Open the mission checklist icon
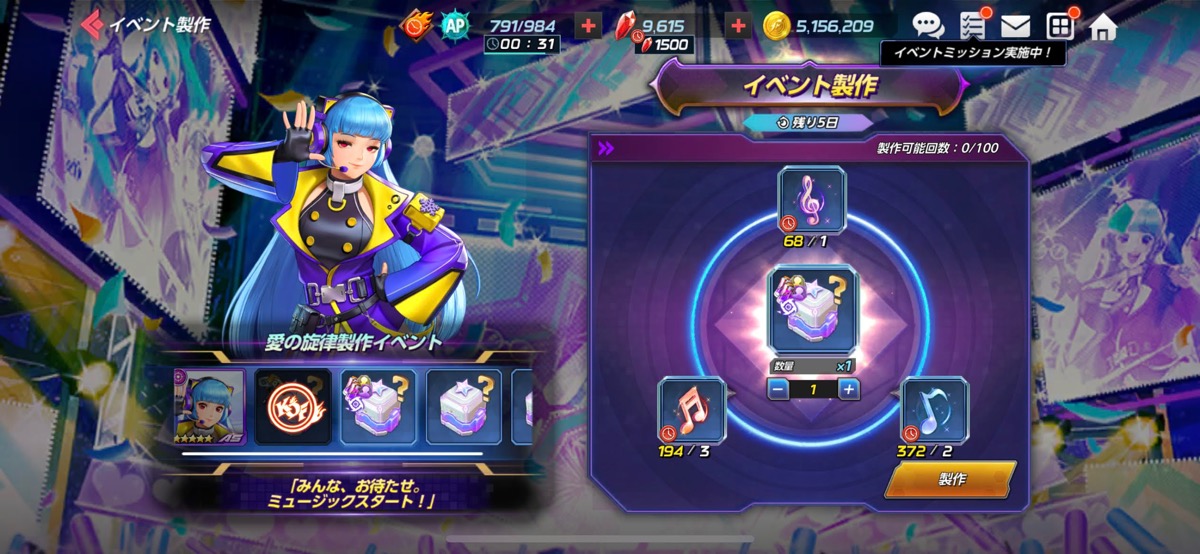Screen dimensions: 1200x554 [x=971, y=26]
